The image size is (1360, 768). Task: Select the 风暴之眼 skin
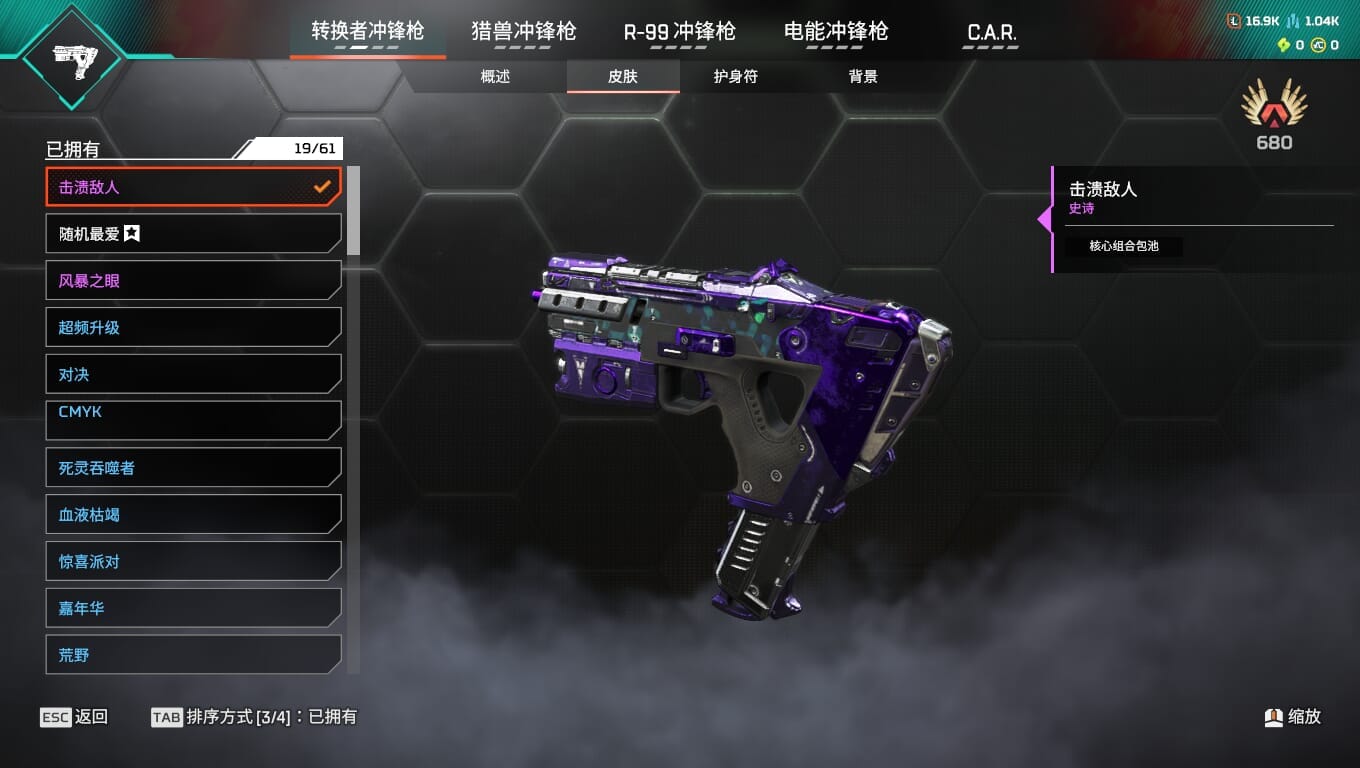(x=193, y=281)
